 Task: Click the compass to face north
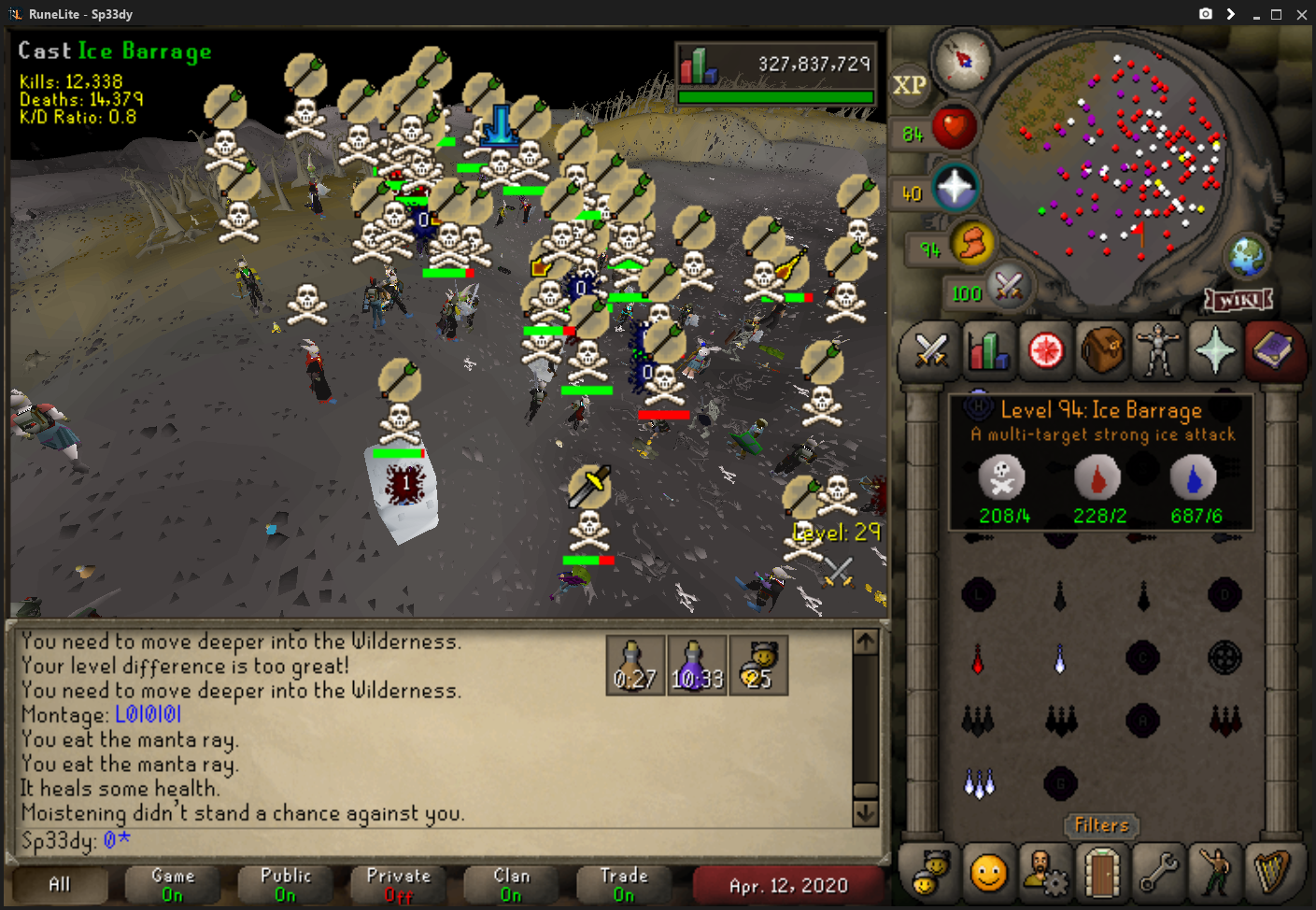tap(963, 61)
